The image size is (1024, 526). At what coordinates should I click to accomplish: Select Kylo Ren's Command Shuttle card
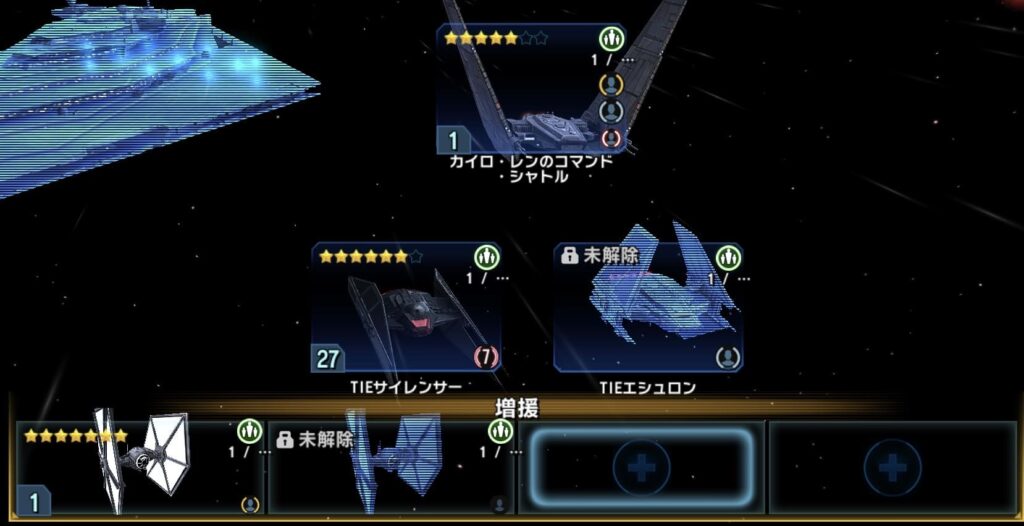click(531, 89)
